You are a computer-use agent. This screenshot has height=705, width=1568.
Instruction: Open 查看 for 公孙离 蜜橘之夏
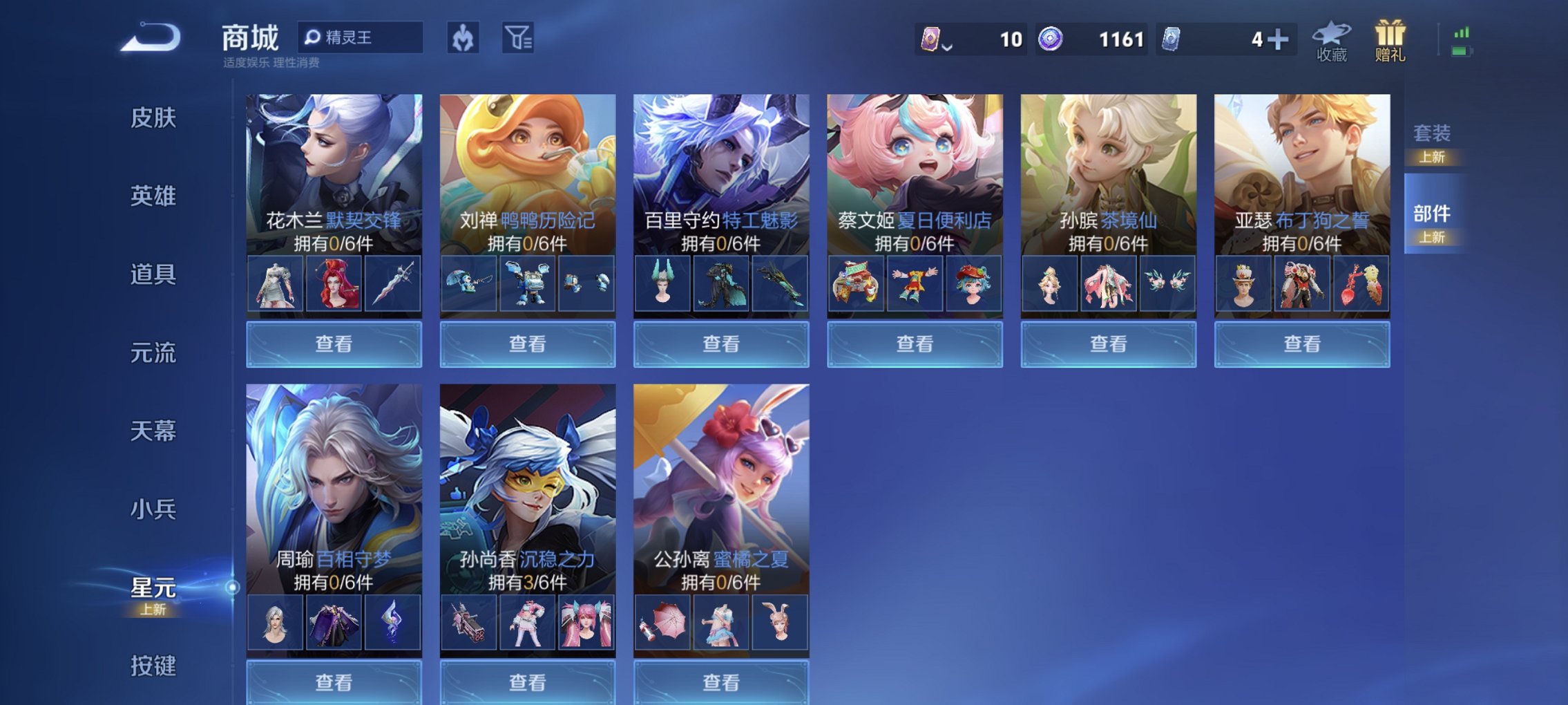click(x=720, y=683)
